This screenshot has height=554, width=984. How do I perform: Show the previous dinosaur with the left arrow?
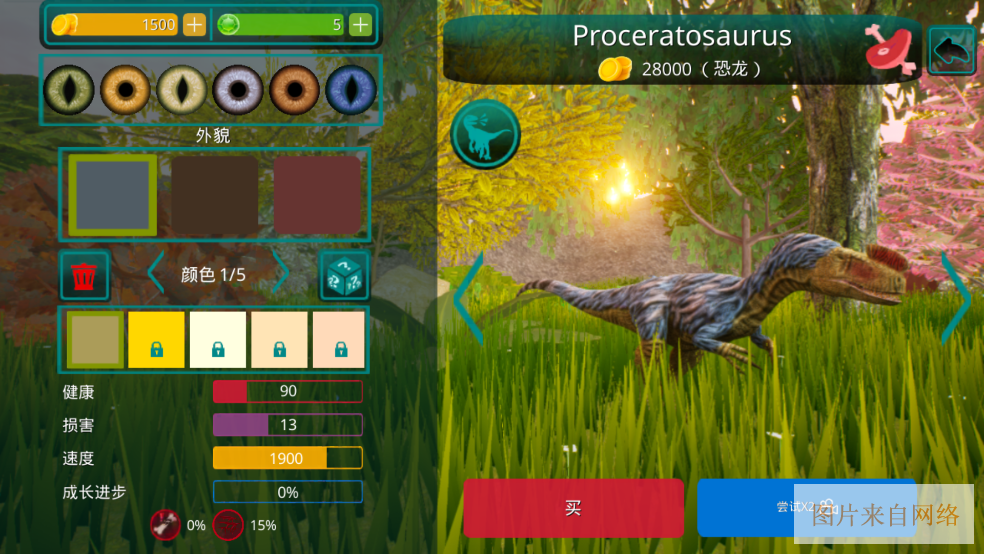(x=468, y=297)
